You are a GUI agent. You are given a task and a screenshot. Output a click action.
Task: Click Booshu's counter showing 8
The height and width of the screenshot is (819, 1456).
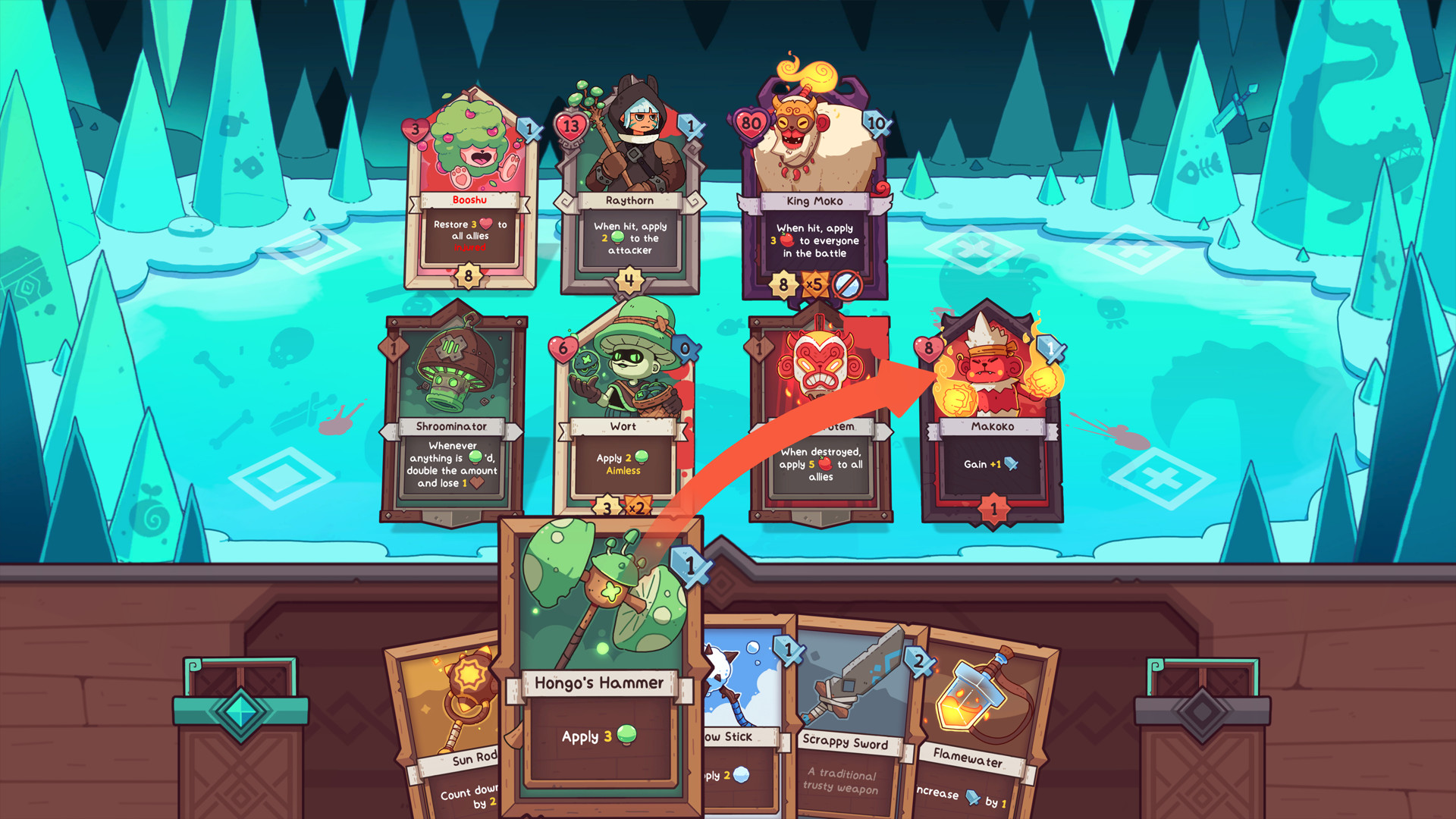point(470,277)
